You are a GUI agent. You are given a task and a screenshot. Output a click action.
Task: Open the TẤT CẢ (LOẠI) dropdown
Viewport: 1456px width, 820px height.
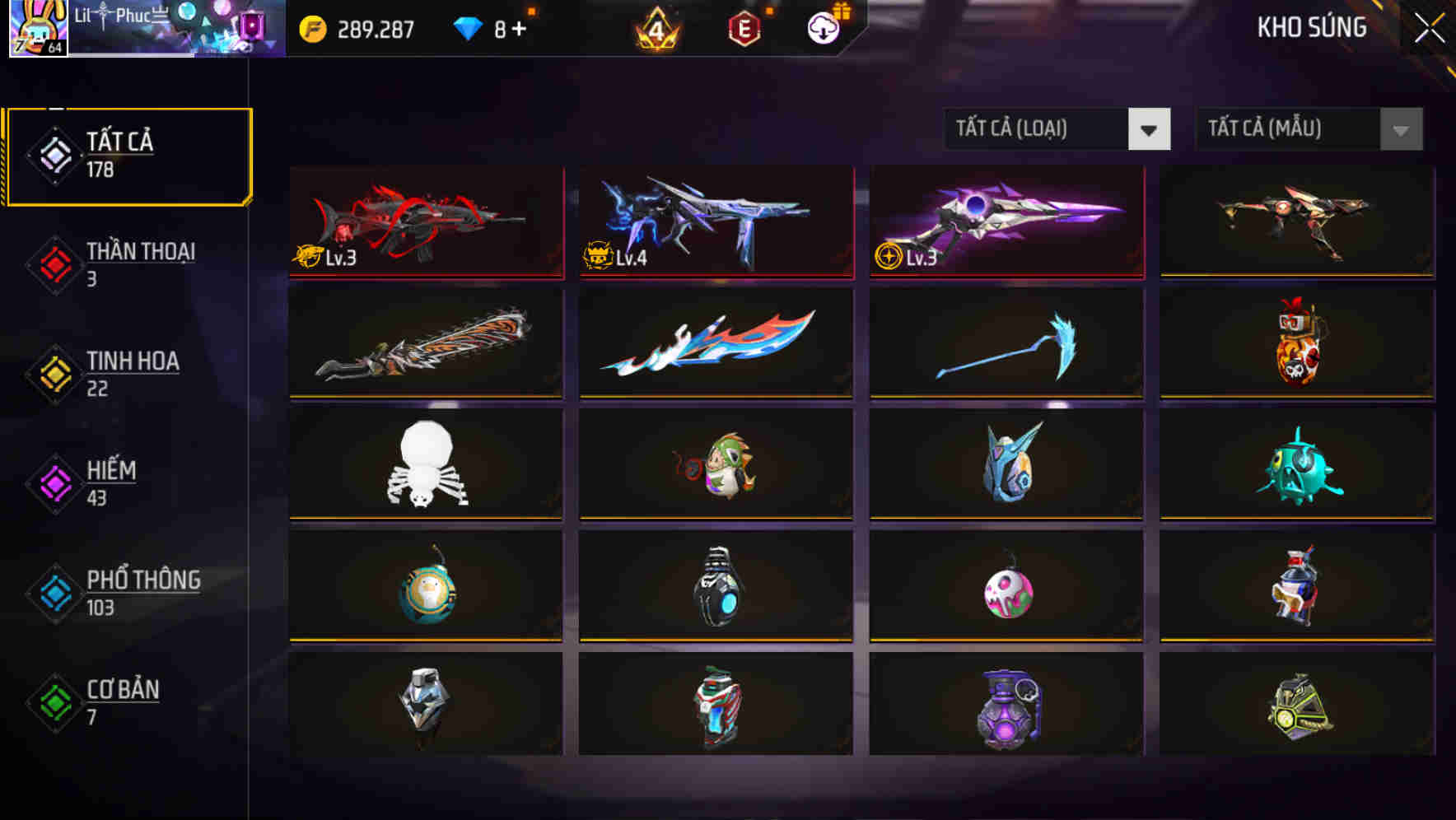click(1057, 129)
